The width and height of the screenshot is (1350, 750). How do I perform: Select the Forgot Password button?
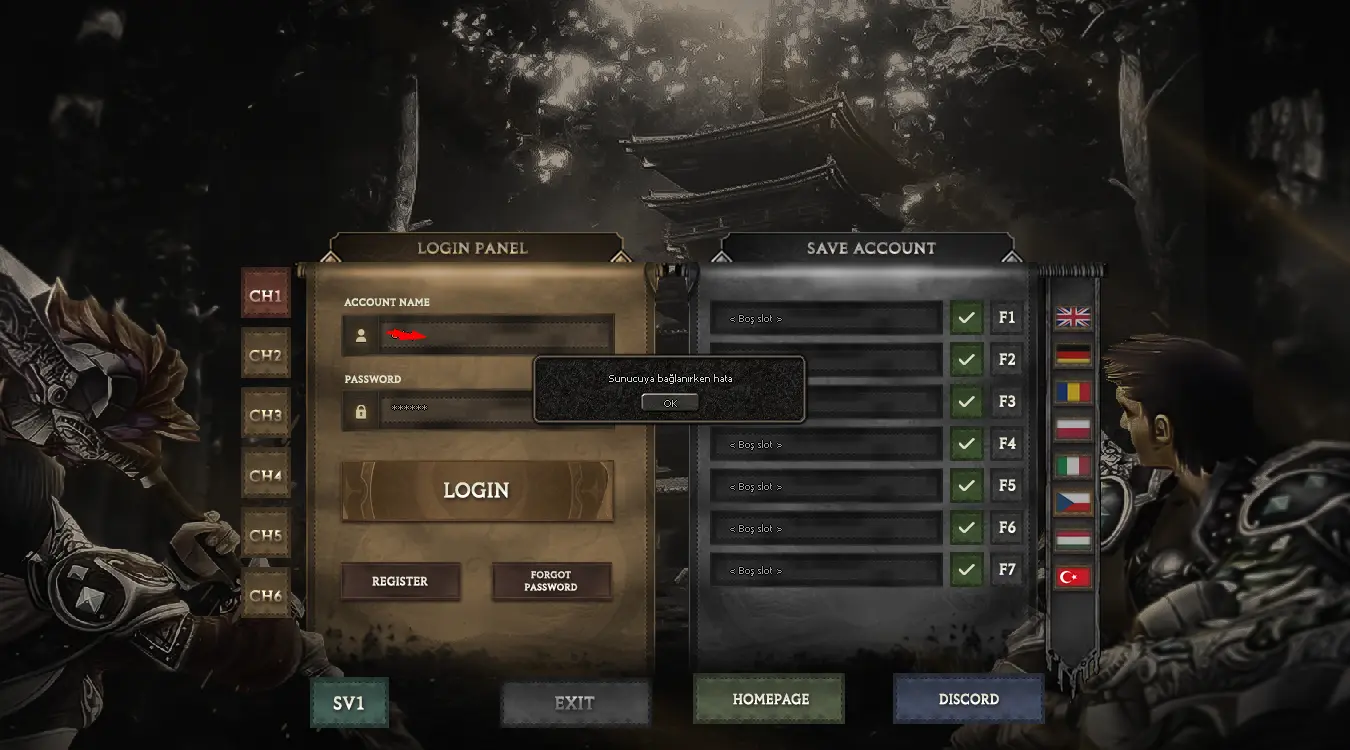click(551, 581)
